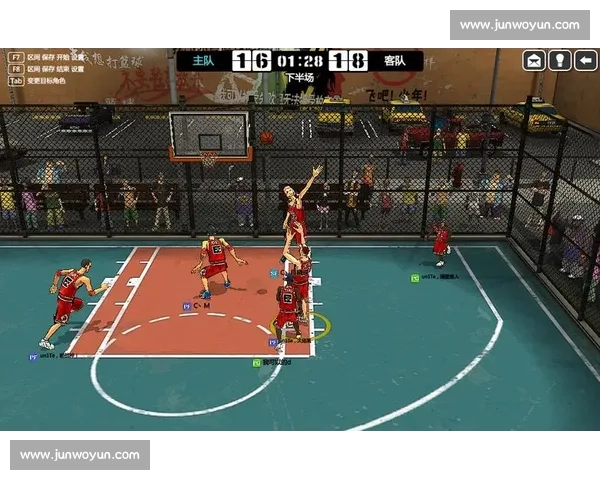Open the mail envelope icon
Viewport: 600px width, 480px height.
534,61
